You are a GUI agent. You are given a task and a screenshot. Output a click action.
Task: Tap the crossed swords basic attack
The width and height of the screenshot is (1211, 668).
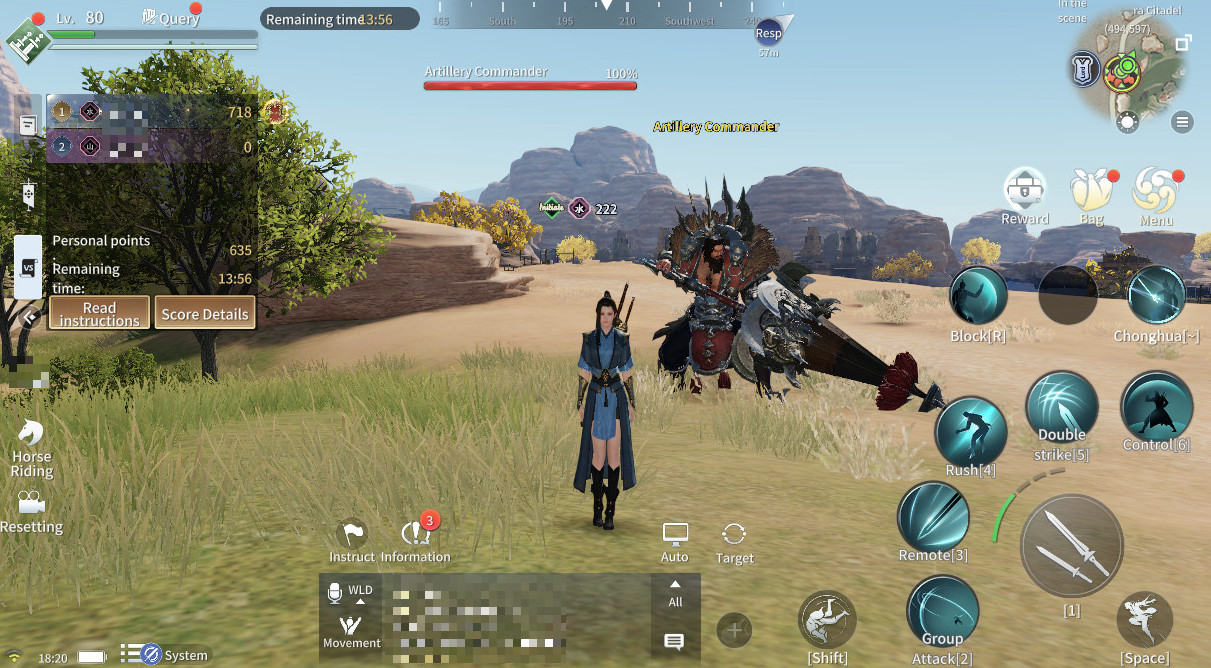click(x=1071, y=547)
